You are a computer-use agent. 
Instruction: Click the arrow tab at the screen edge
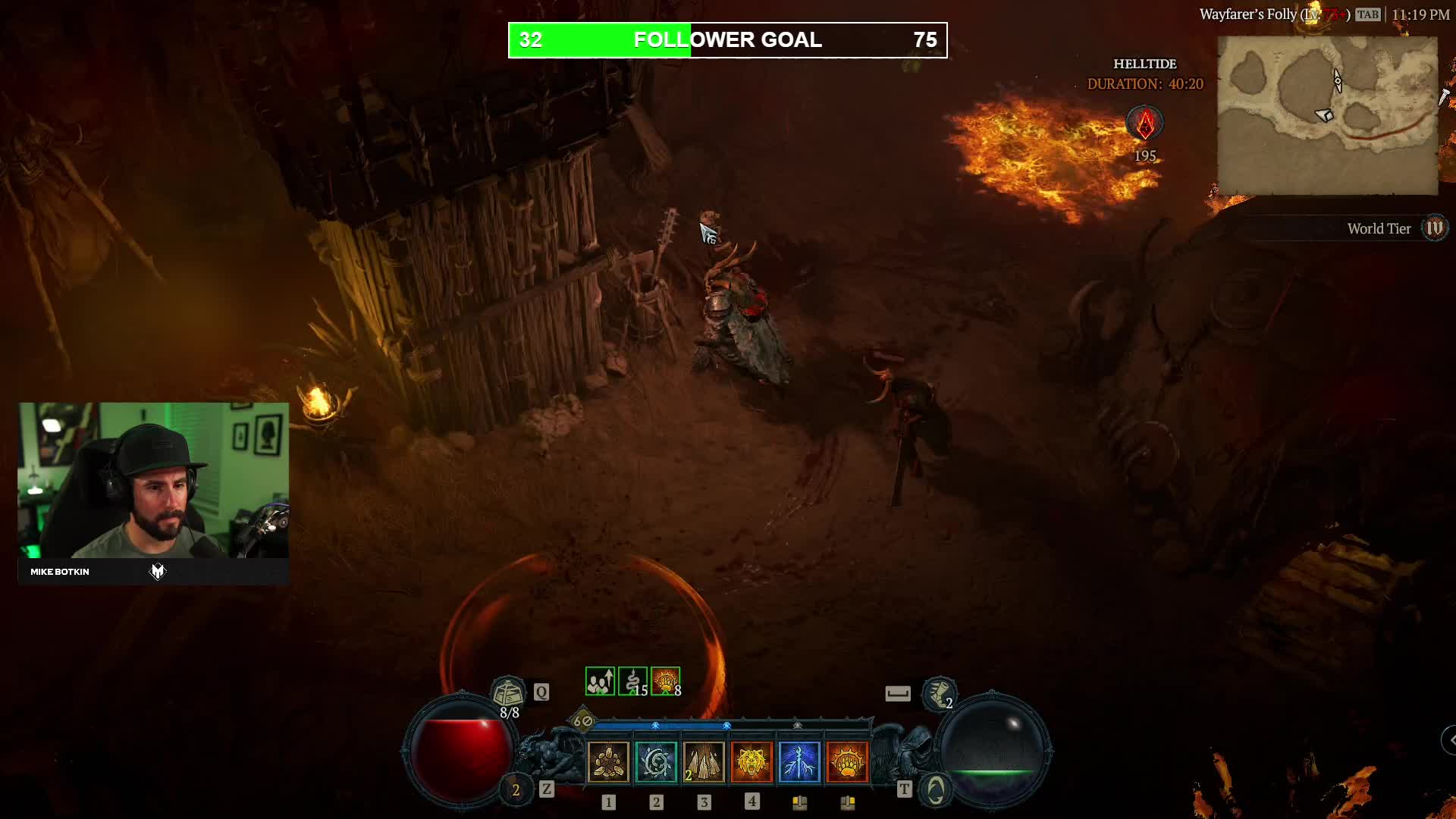coord(1449,739)
